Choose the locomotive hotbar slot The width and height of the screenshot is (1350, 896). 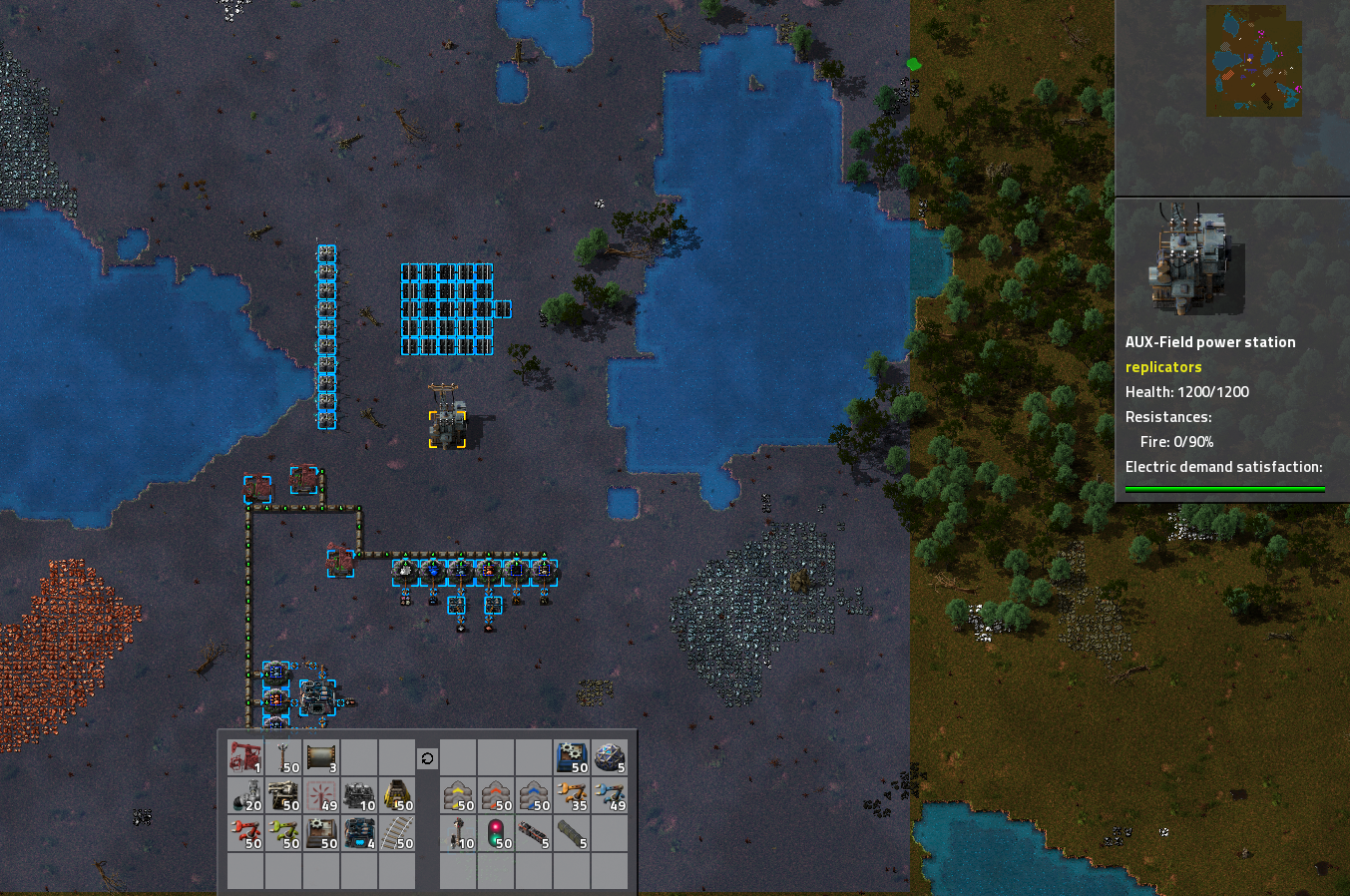pyautogui.click(x=534, y=834)
